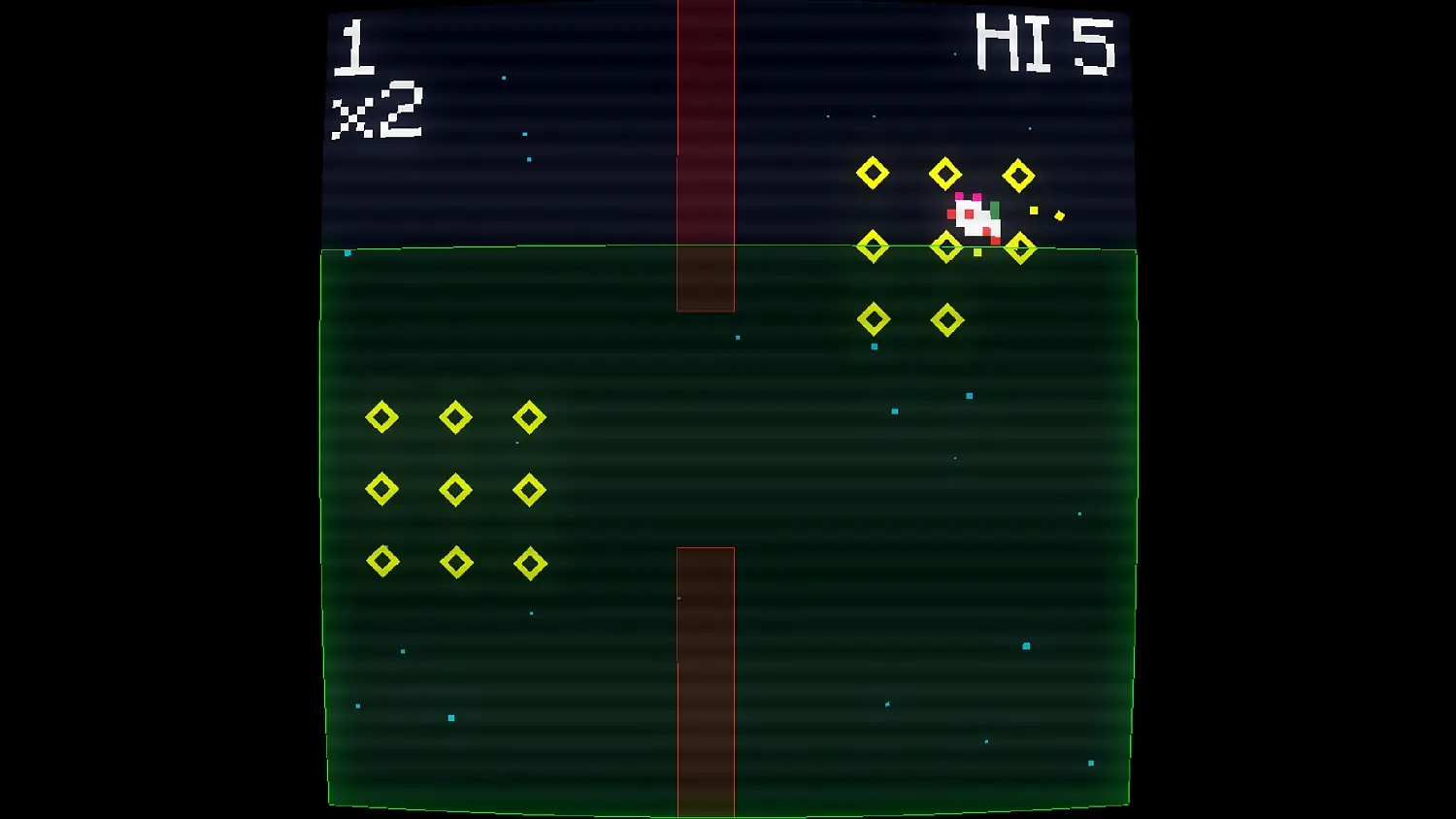
Task: Click the top-right yellow diamond near the bird
Action: [1018, 175]
